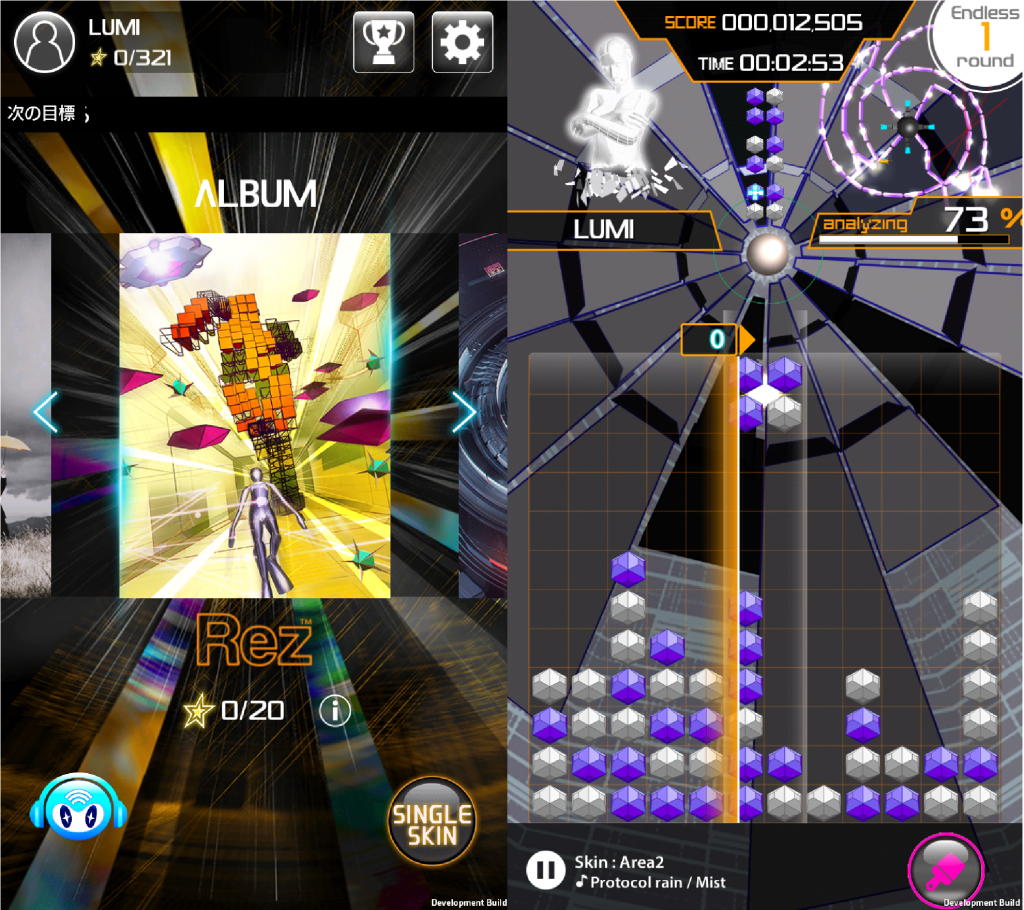Open the gear settings menu
The image size is (1024, 910).
point(462,42)
